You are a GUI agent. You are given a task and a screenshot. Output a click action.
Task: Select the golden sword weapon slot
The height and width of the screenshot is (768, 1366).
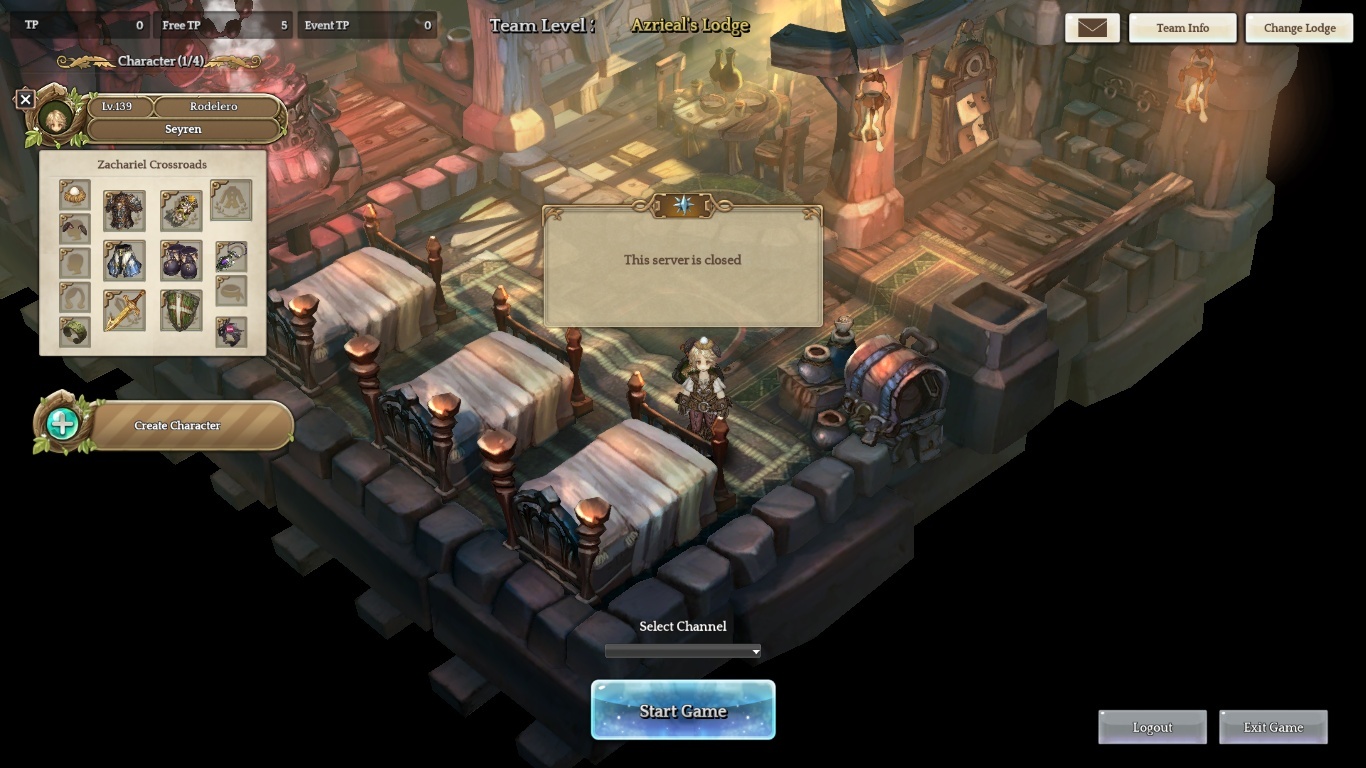pyautogui.click(x=124, y=311)
